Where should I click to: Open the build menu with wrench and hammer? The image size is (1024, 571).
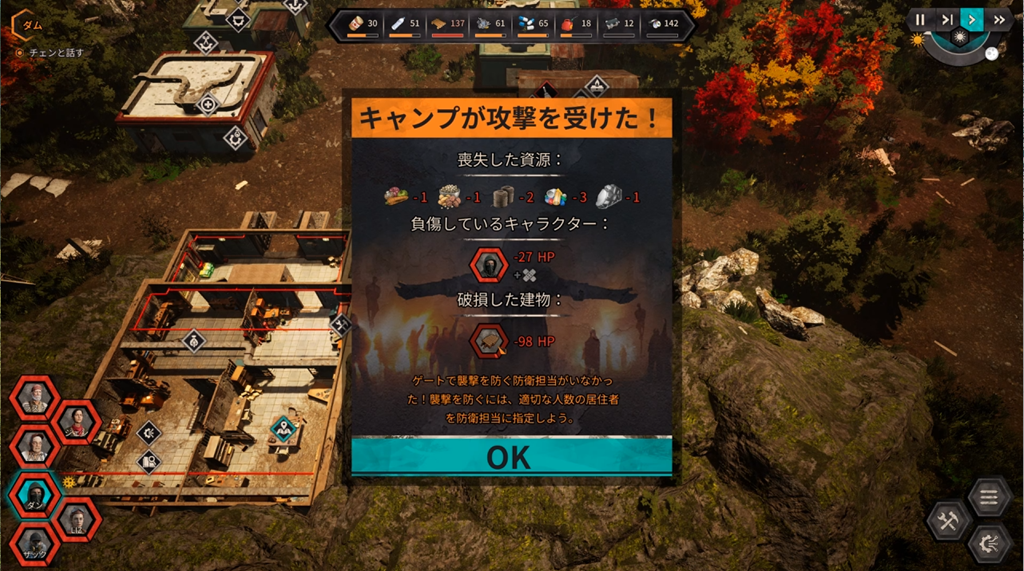[x=947, y=520]
